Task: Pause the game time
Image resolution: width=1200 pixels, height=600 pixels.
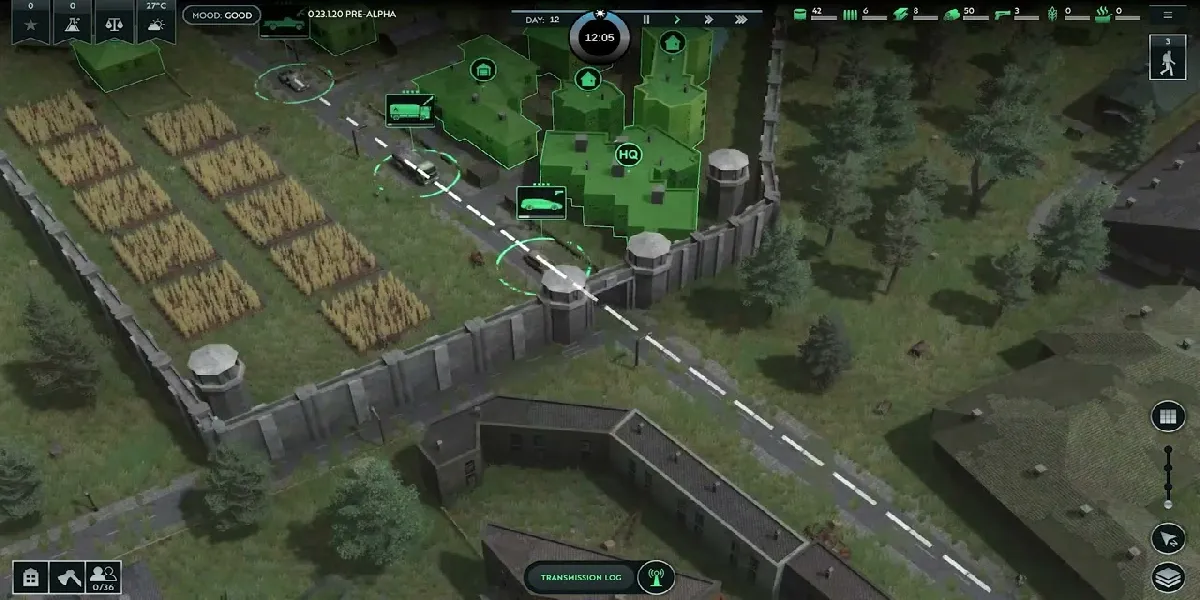Action: click(x=646, y=19)
